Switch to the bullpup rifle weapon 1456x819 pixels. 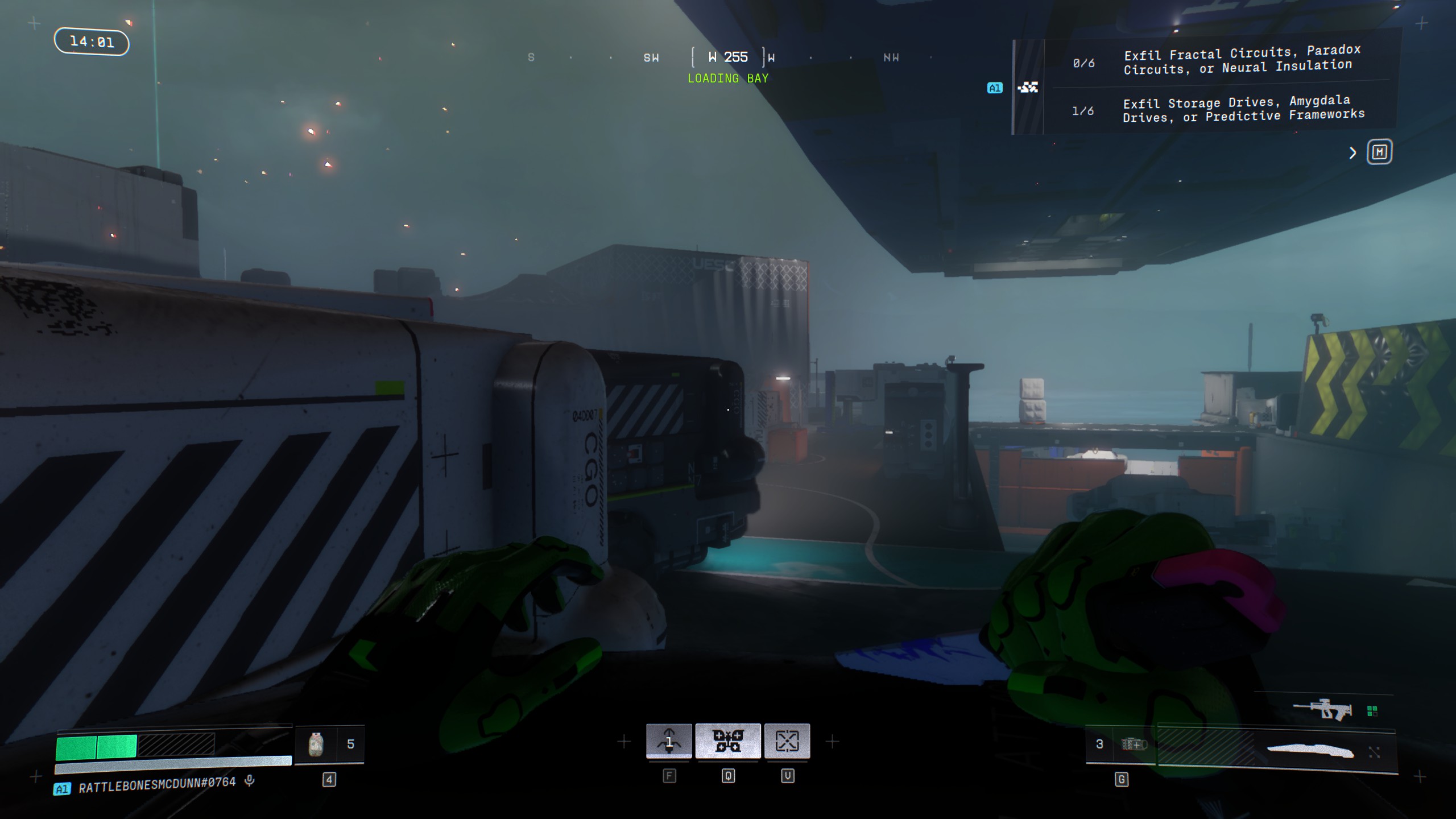pyautogui.click(x=1323, y=709)
